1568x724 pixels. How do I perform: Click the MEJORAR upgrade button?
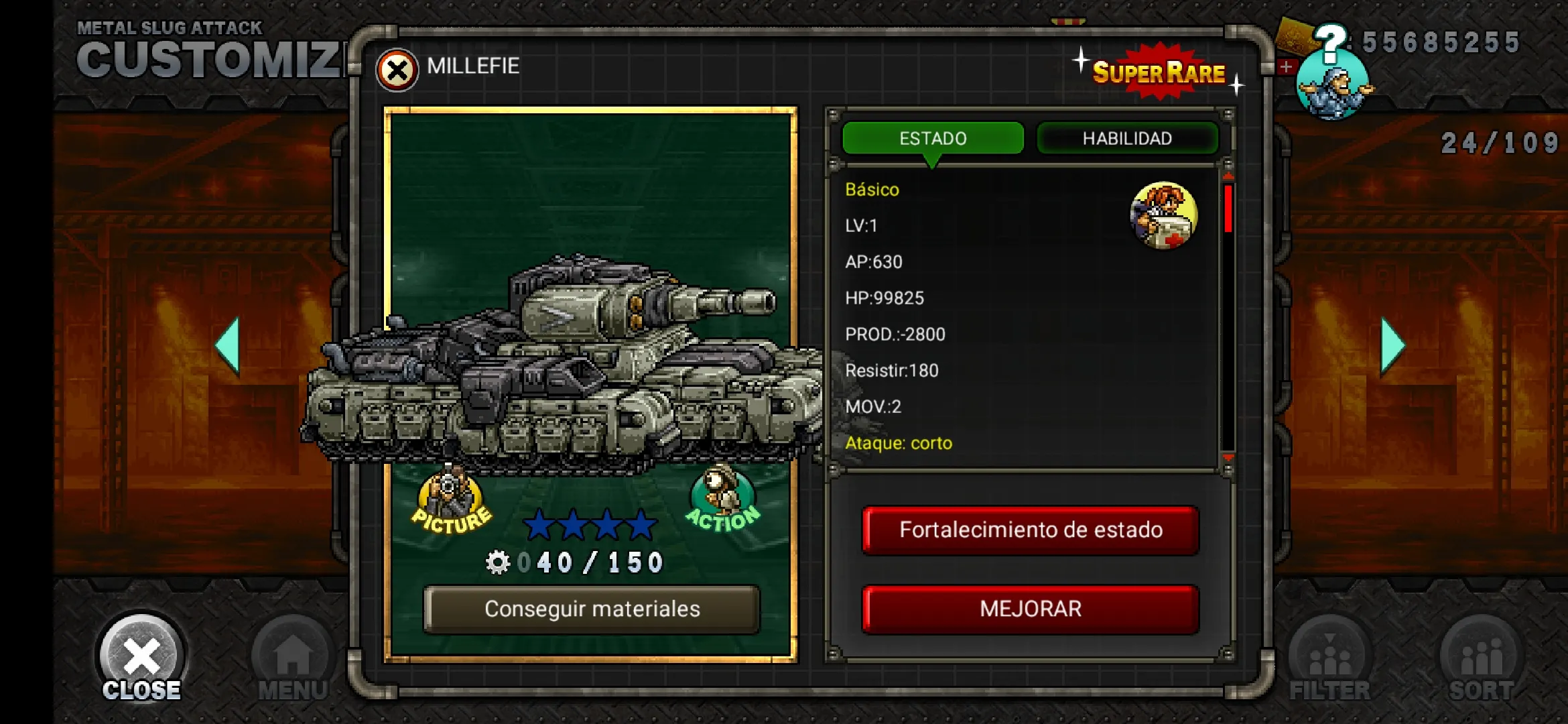(x=1031, y=609)
